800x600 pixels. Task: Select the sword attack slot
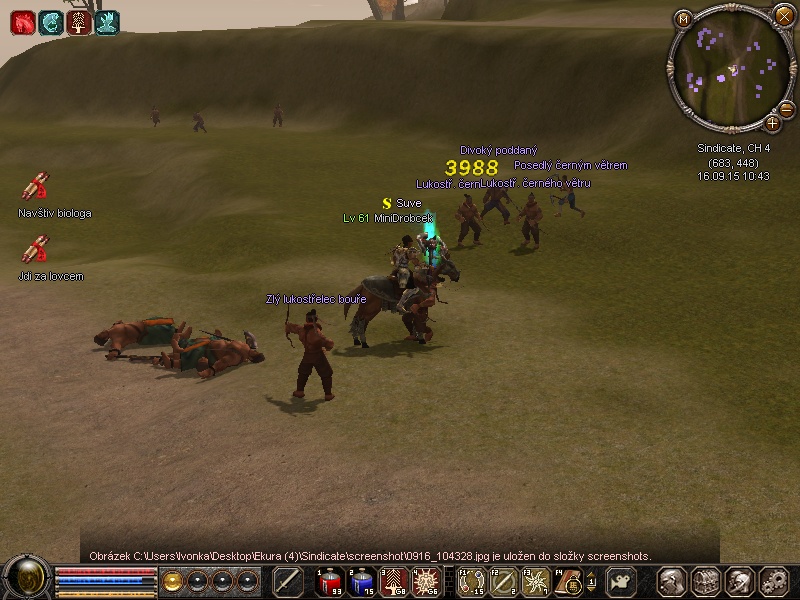click(288, 581)
